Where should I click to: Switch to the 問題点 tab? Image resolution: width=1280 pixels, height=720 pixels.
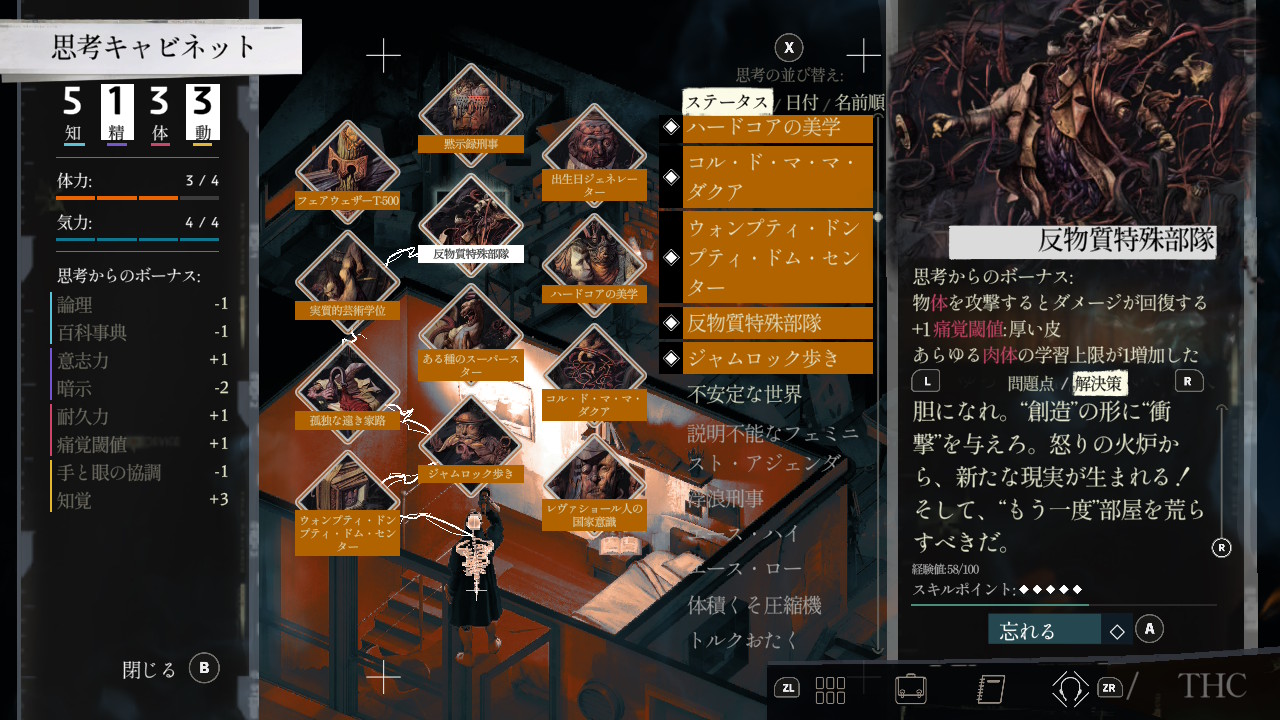pos(1031,382)
